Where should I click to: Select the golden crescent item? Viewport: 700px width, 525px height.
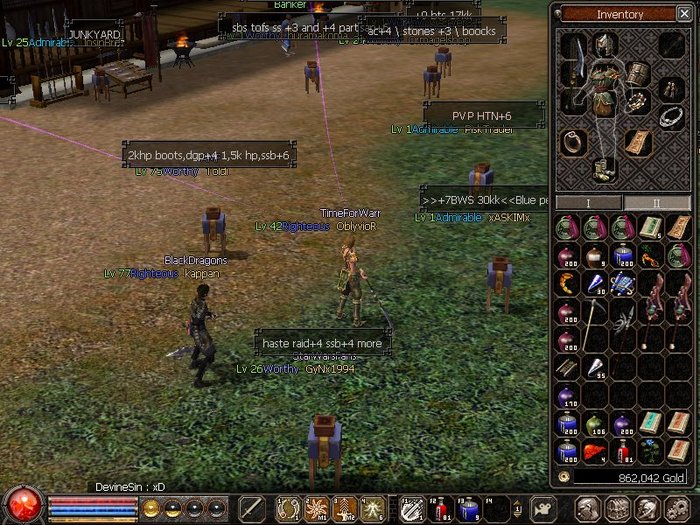566,283
